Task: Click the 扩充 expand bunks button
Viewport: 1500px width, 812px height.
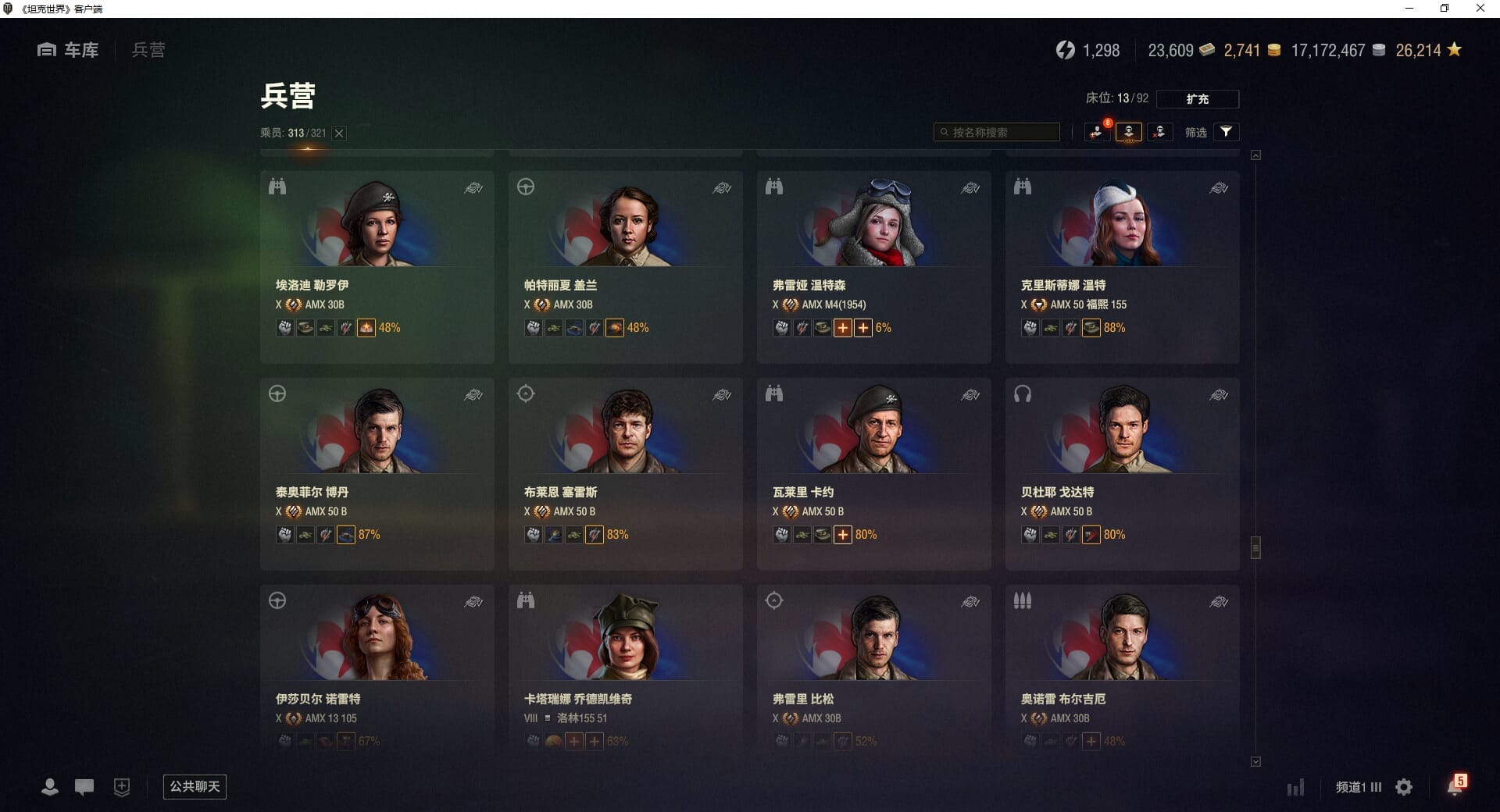Action: 1197,99
